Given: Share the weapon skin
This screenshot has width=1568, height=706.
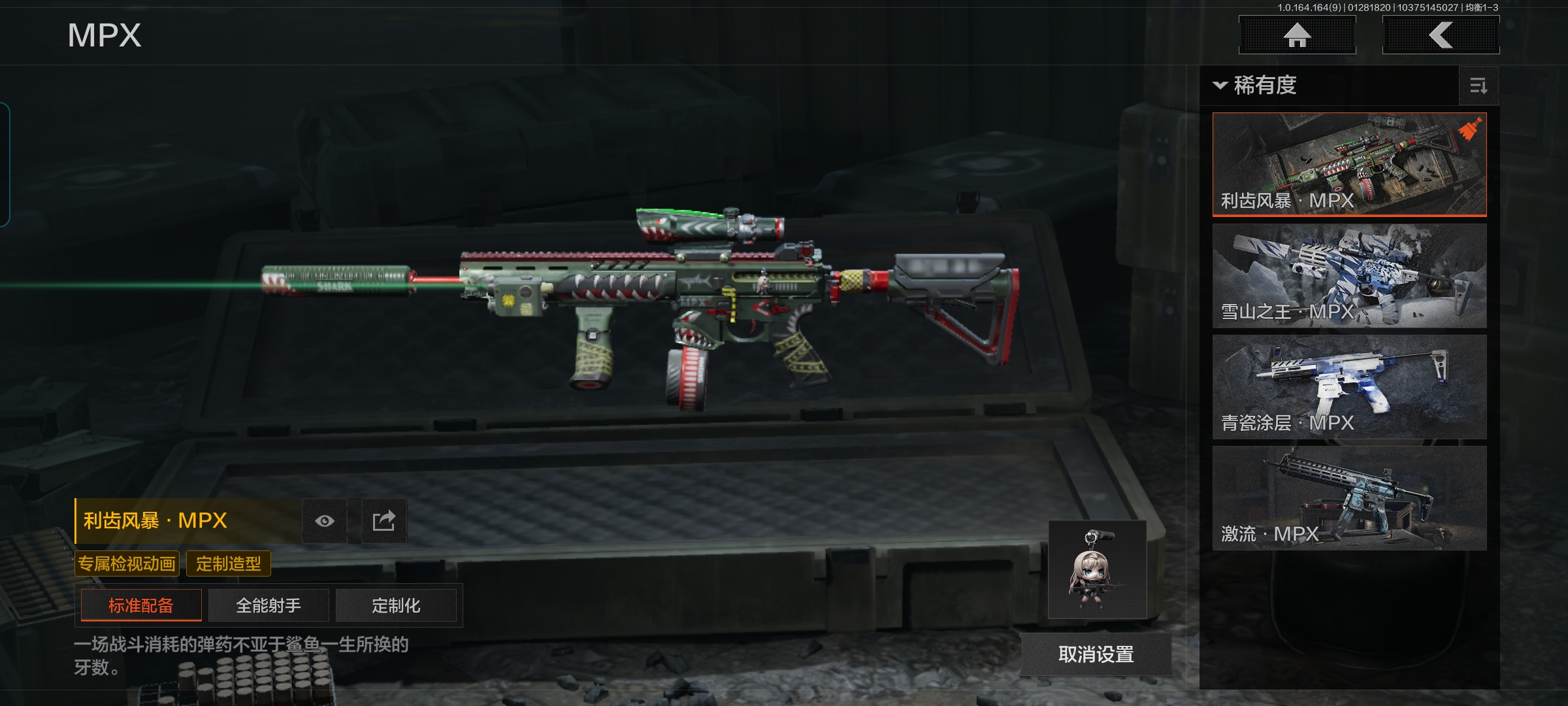Looking at the screenshot, I should [x=384, y=521].
